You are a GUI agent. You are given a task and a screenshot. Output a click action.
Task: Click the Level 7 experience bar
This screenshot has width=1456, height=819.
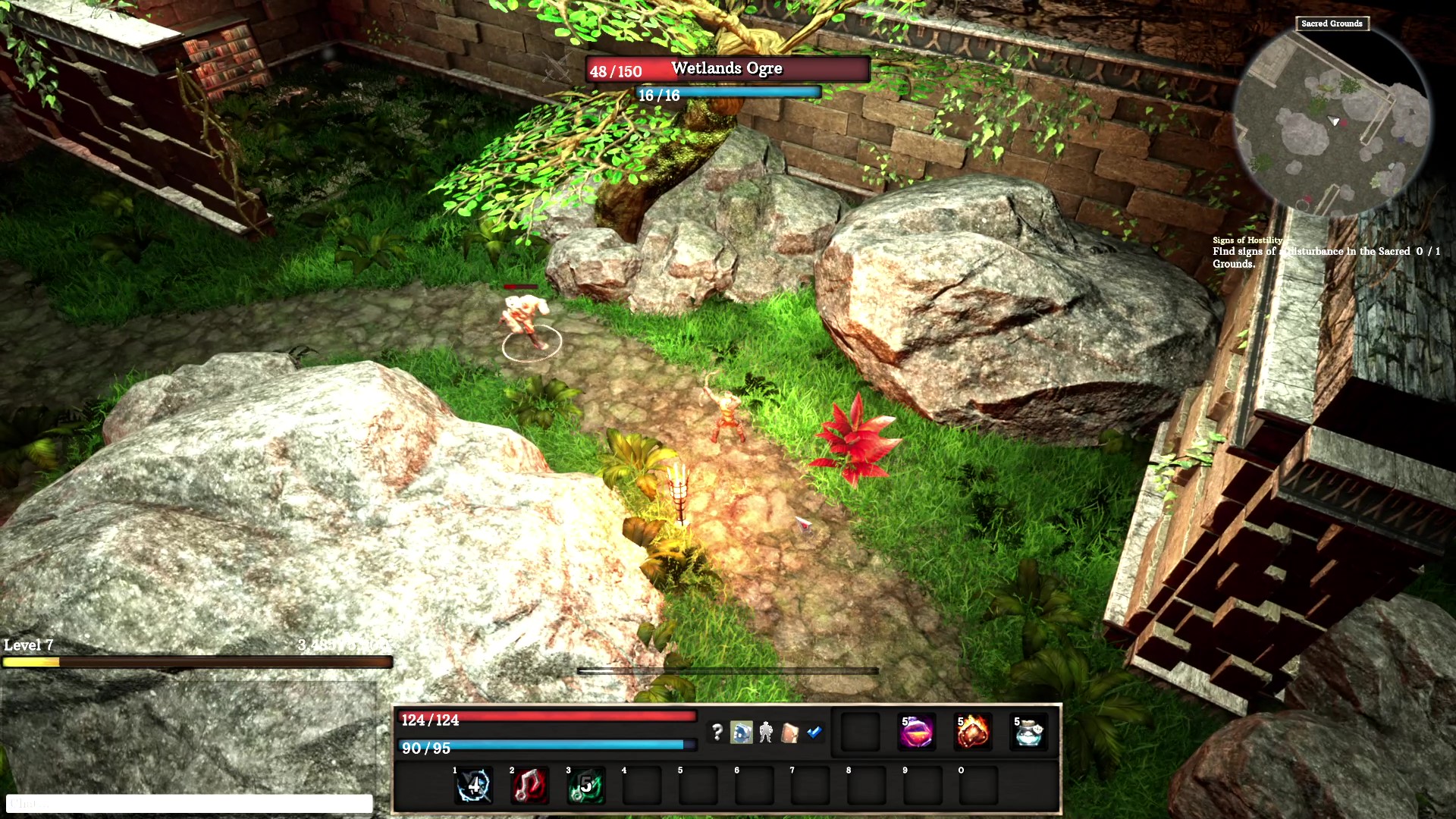coord(197,662)
